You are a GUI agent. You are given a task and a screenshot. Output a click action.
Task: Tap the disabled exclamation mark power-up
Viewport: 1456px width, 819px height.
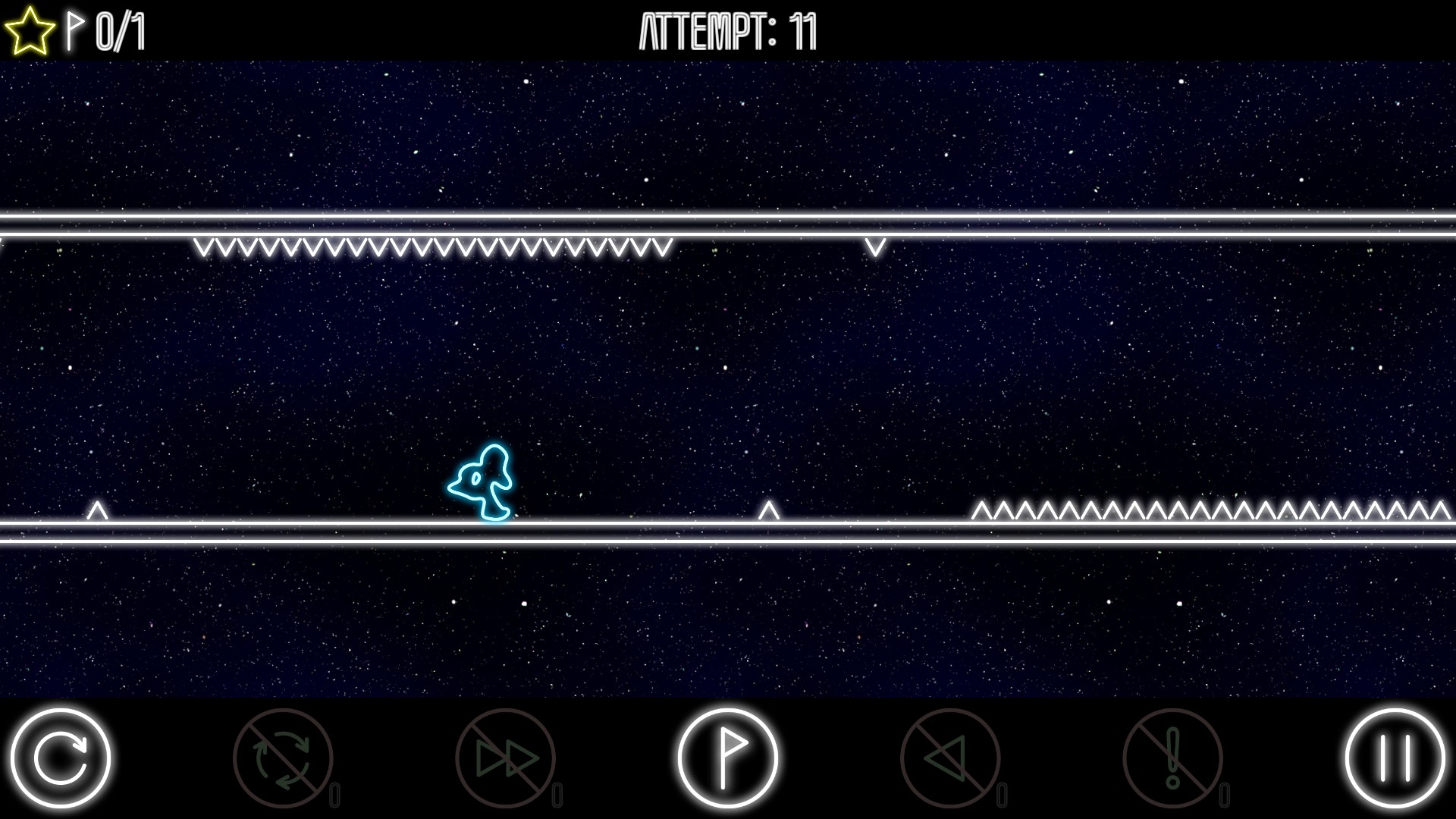(x=1172, y=758)
